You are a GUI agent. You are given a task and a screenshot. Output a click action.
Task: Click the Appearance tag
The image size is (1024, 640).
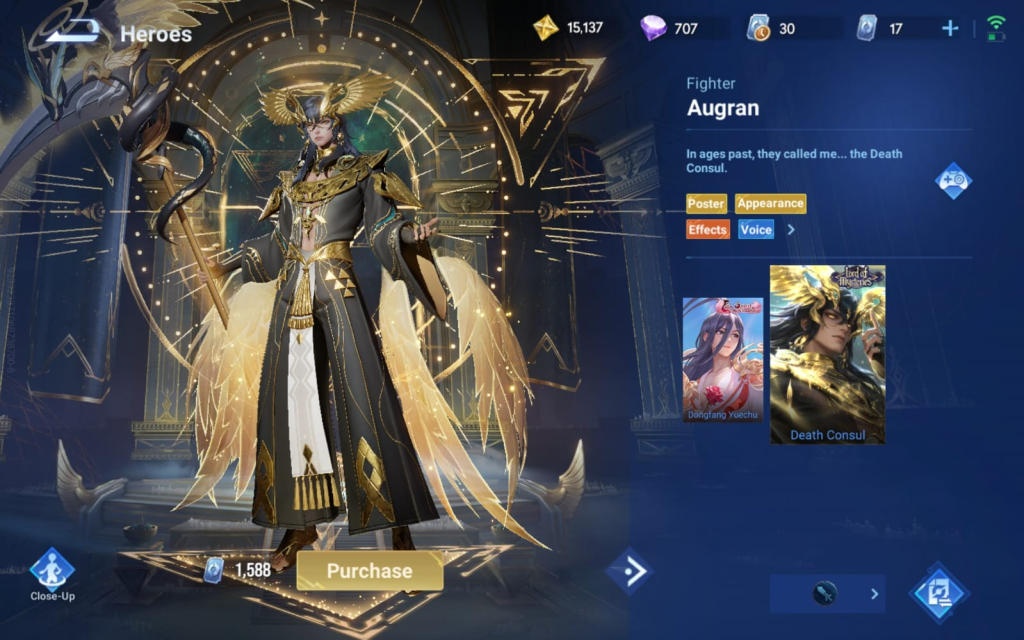click(770, 203)
